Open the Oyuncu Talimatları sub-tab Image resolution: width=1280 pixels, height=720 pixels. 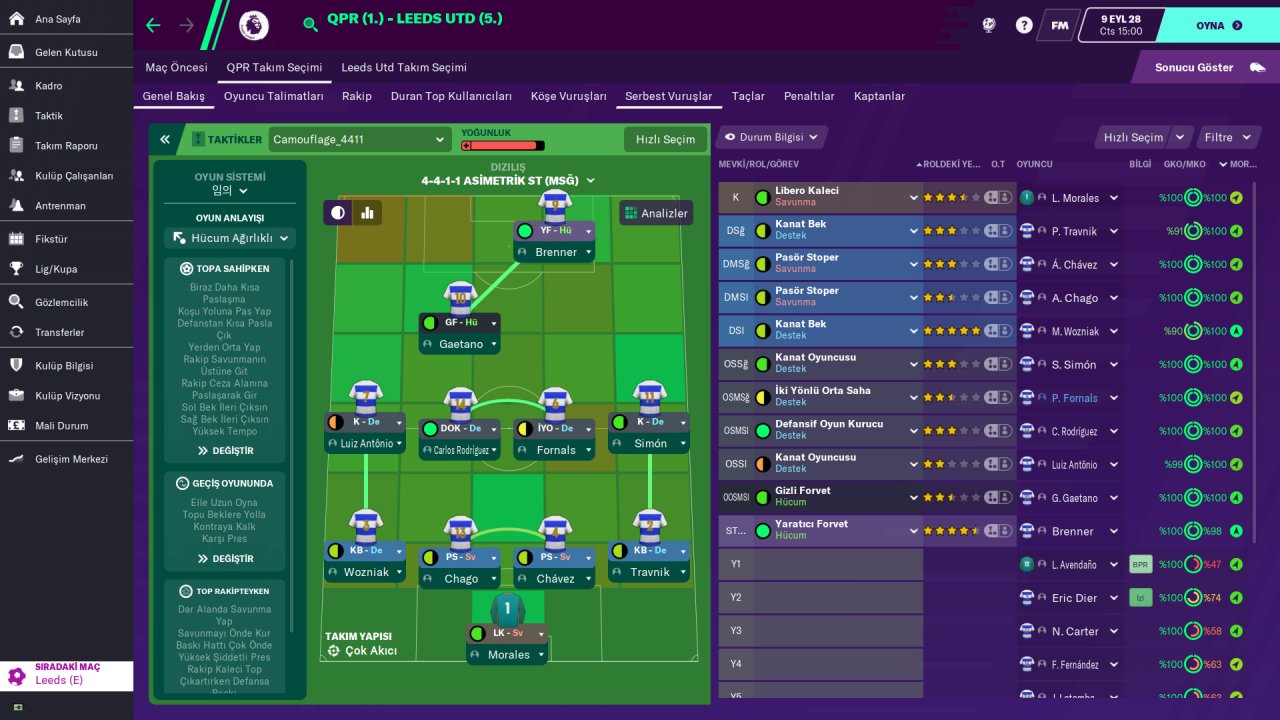pos(273,96)
